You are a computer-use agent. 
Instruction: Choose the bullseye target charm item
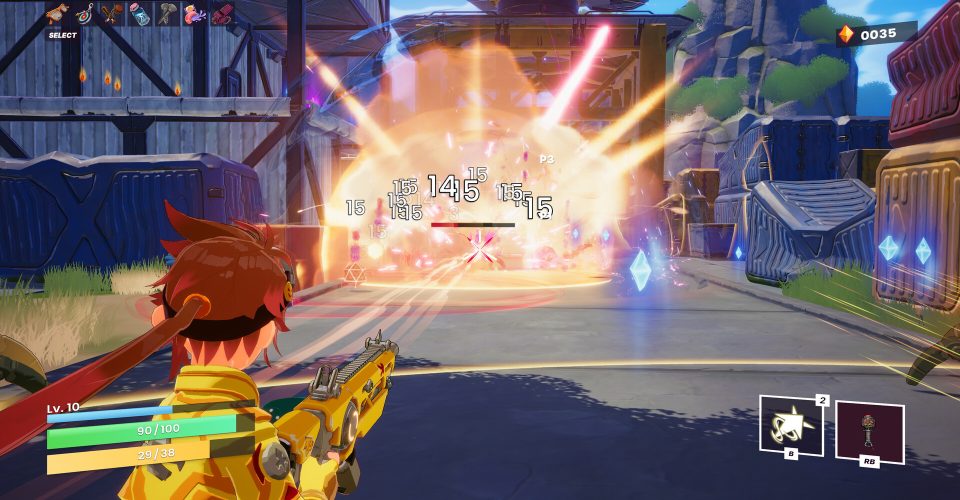pos(83,14)
